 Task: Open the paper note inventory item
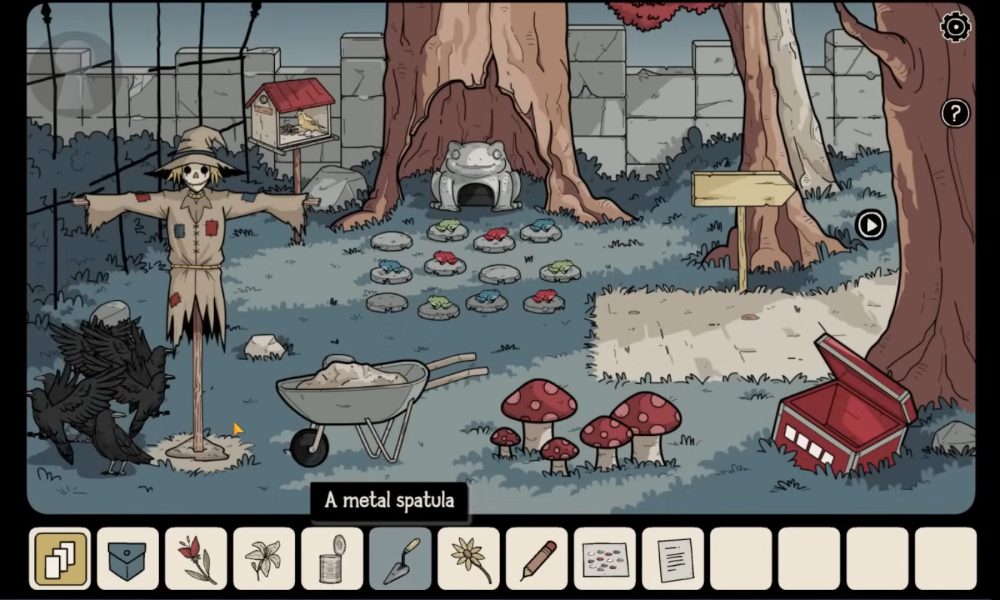coord(672,558)
